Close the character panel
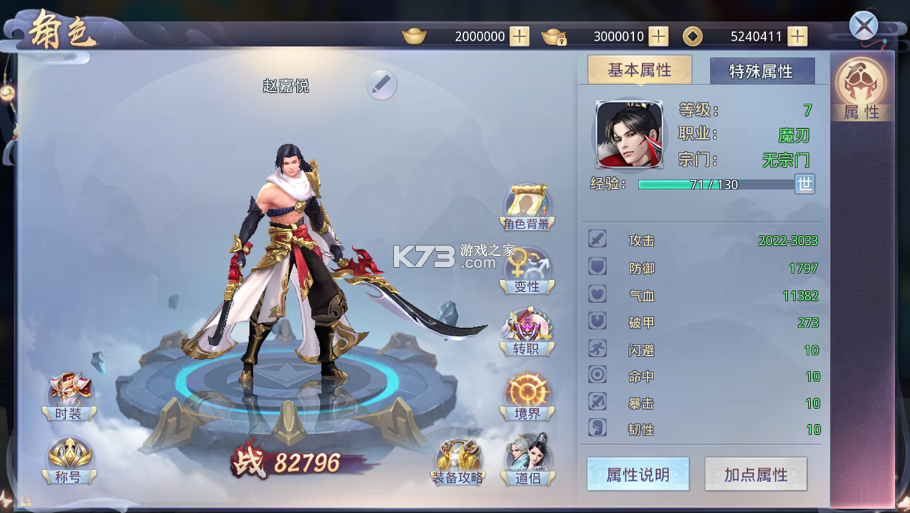Viewport: 910px width, 513px height. 863,26
